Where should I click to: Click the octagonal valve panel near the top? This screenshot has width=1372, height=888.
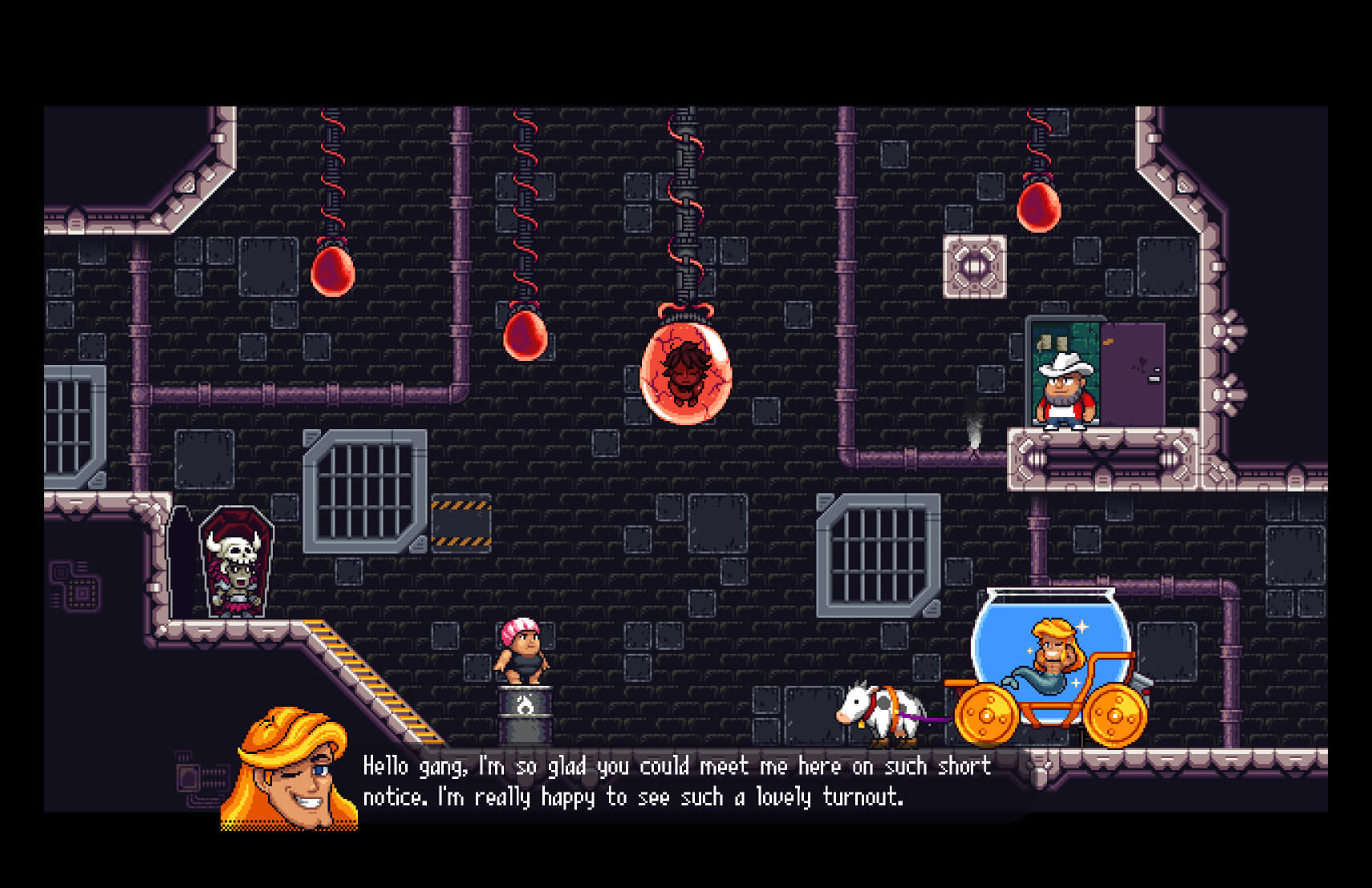pos(973,266)
